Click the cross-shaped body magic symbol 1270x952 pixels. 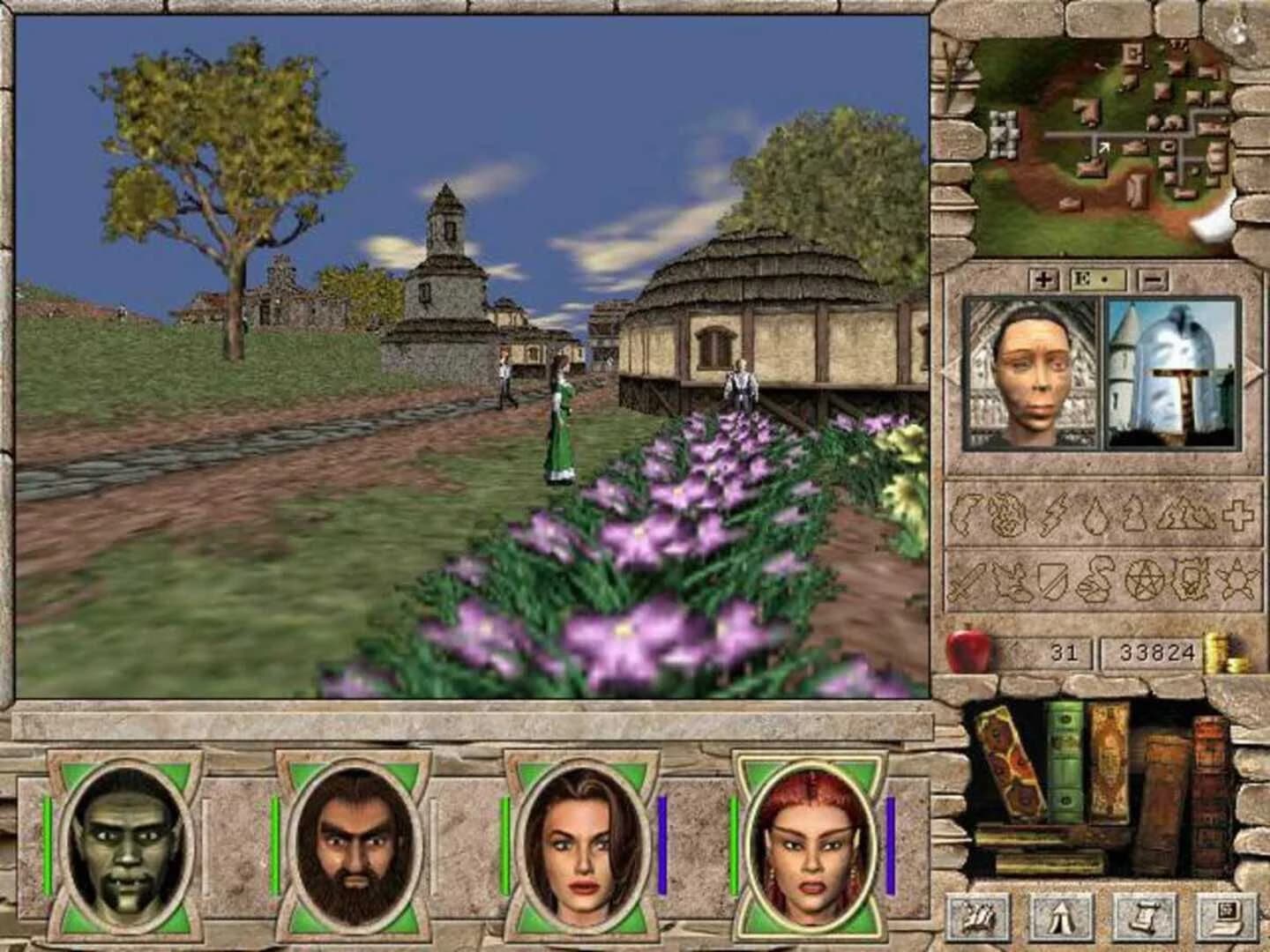click(1239, 516)
